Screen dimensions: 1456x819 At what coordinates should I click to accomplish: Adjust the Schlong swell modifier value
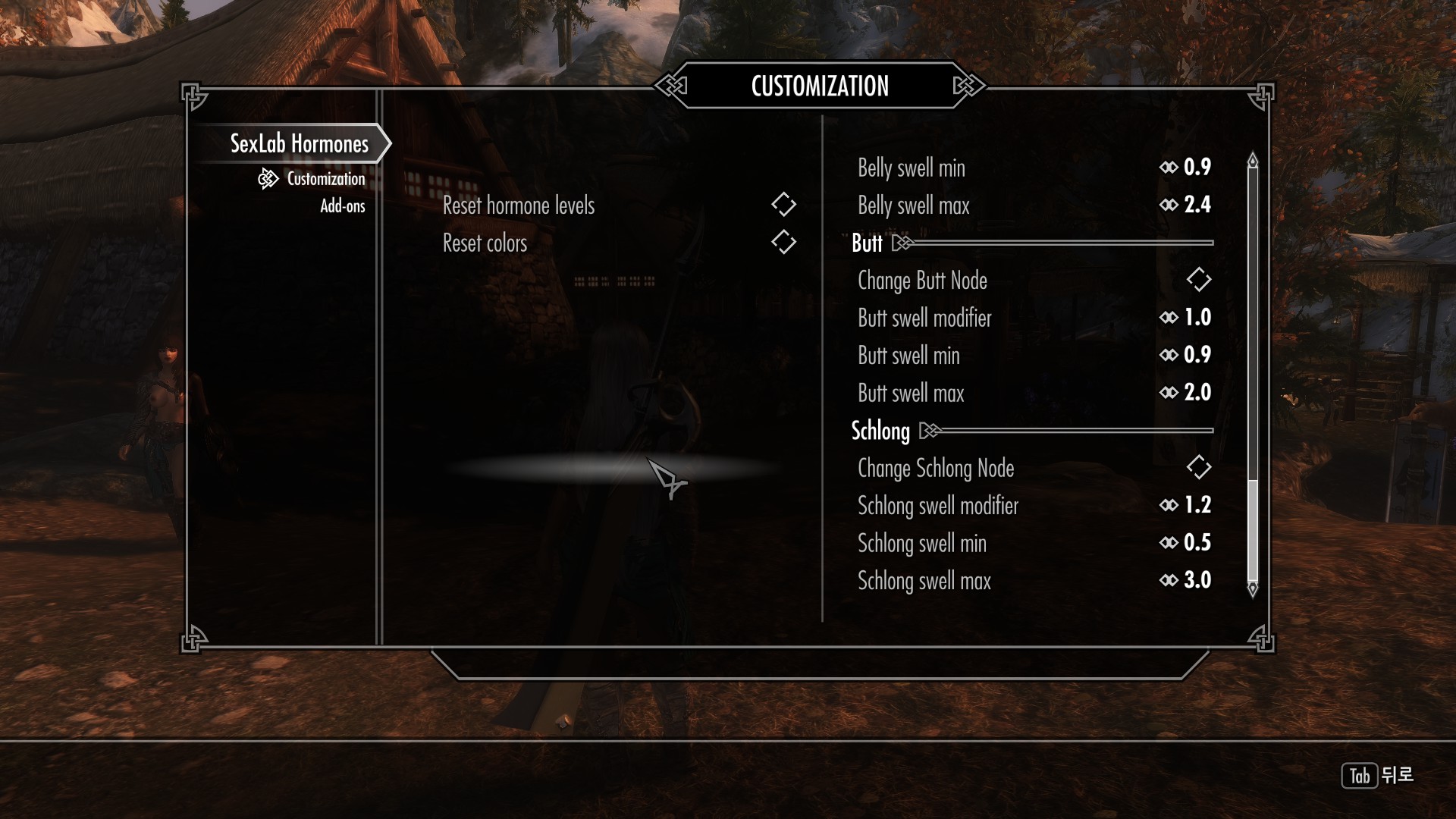pyautogui.click(x=1033, y=505)
